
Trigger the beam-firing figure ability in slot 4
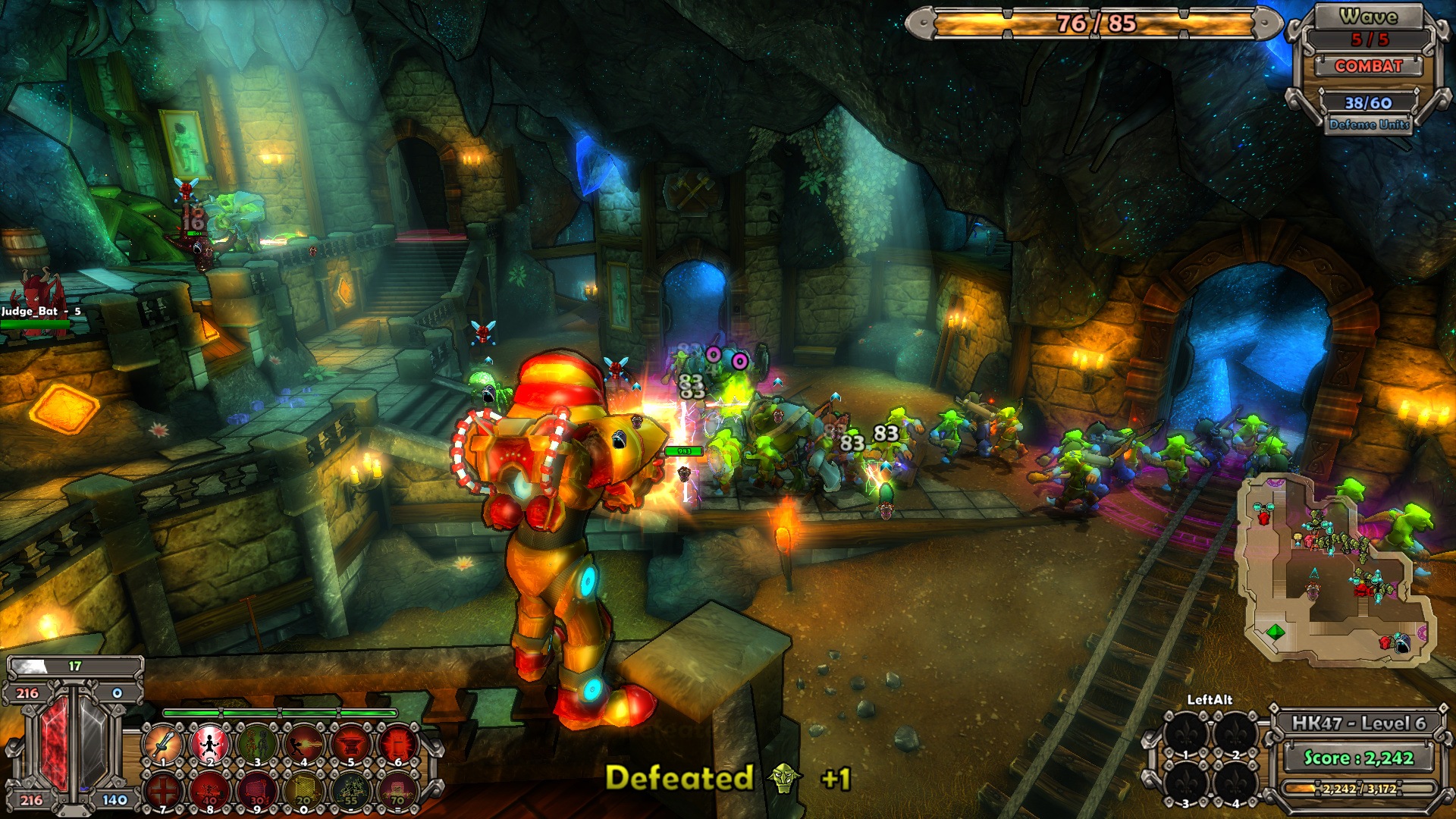304,743
